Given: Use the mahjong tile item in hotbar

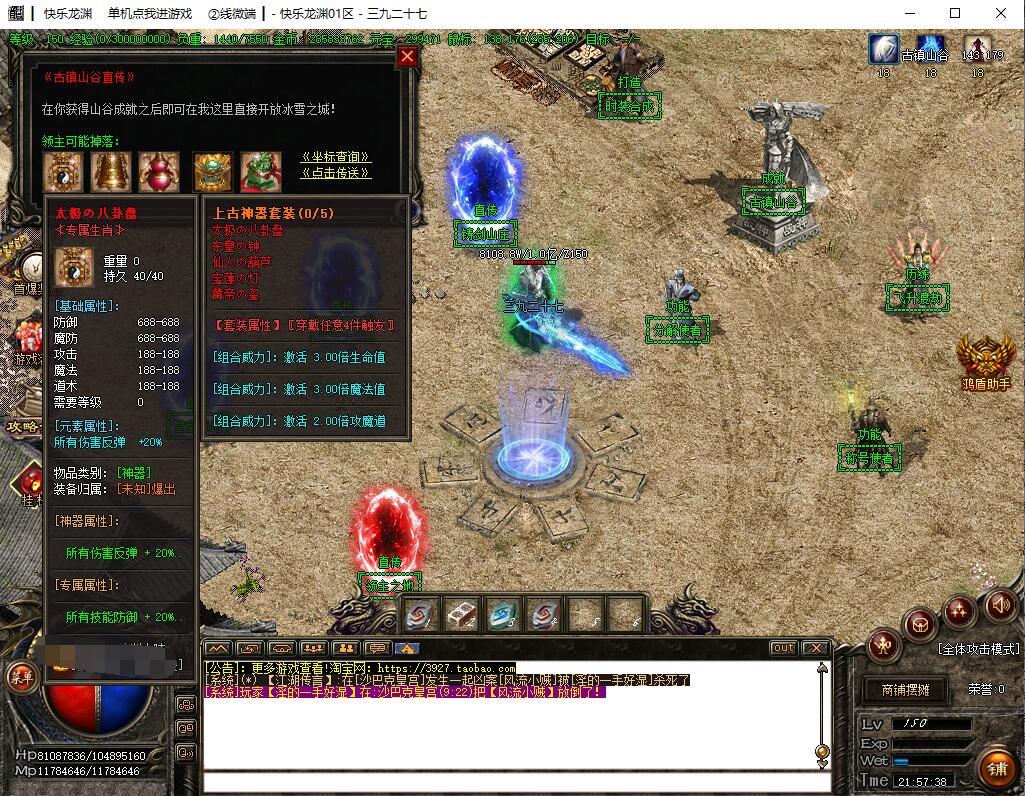Looking at the screenshot, I should click(x=461, y=614).
